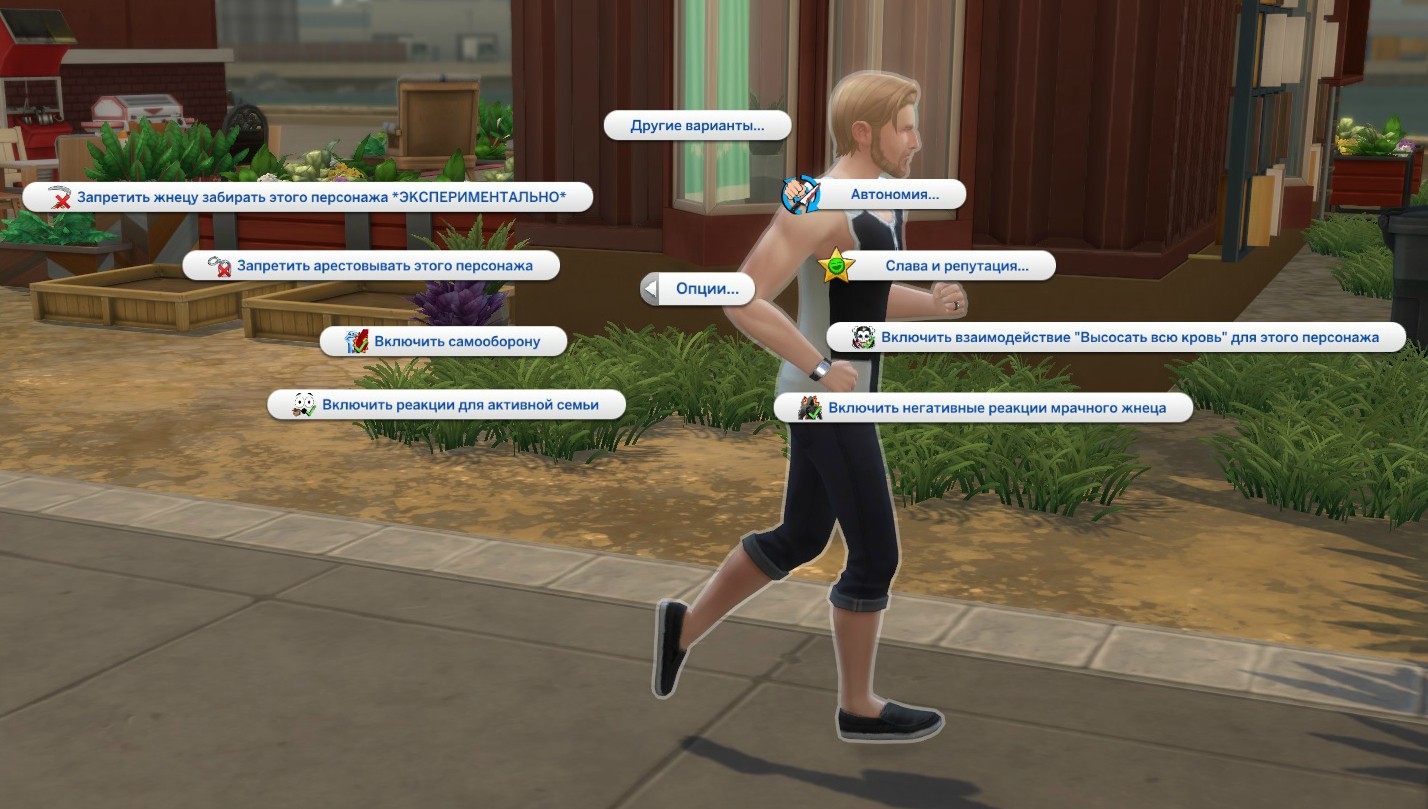
Task: Select "Запретить жнецу забирать этого персонажа"
Action: pyautogui.click(x=321, y=198)
